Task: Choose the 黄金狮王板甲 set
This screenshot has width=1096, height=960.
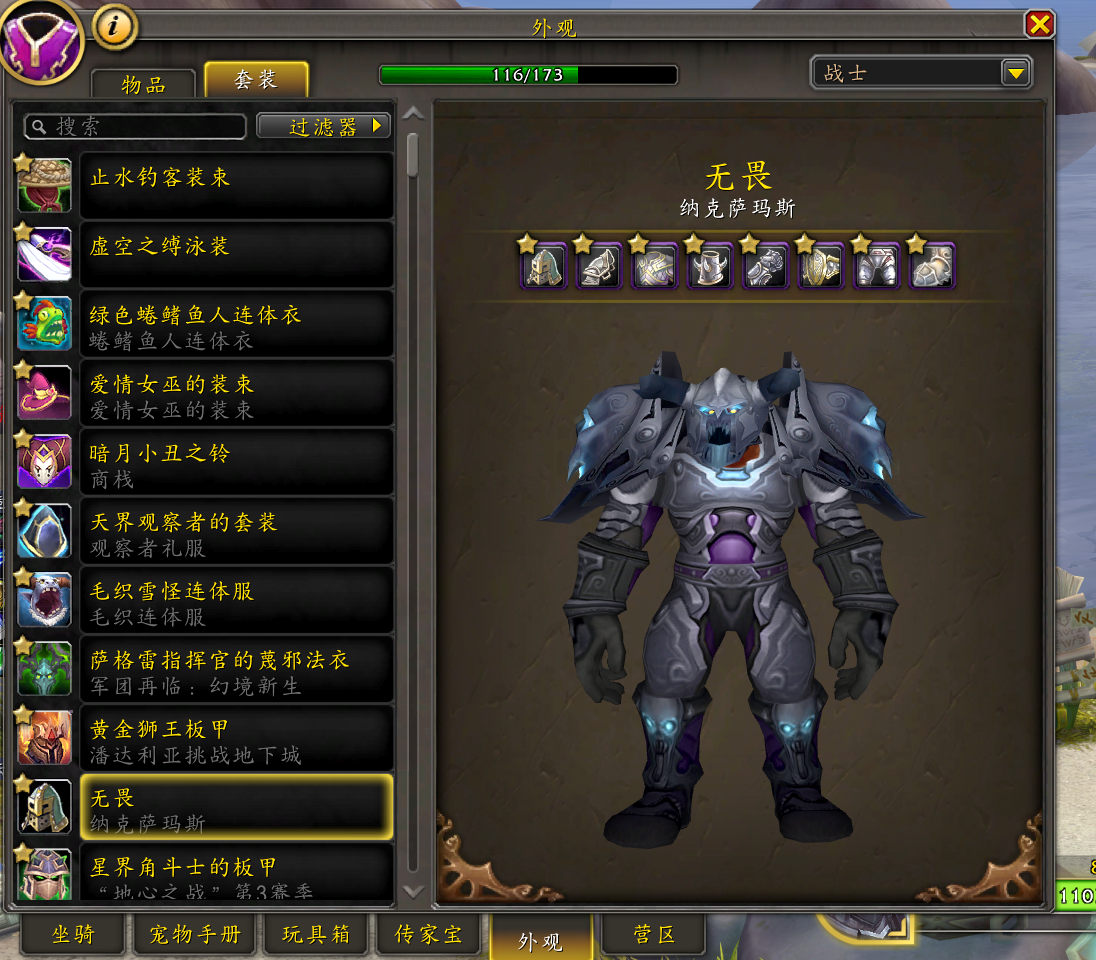Action: click(x=235, y=737)
